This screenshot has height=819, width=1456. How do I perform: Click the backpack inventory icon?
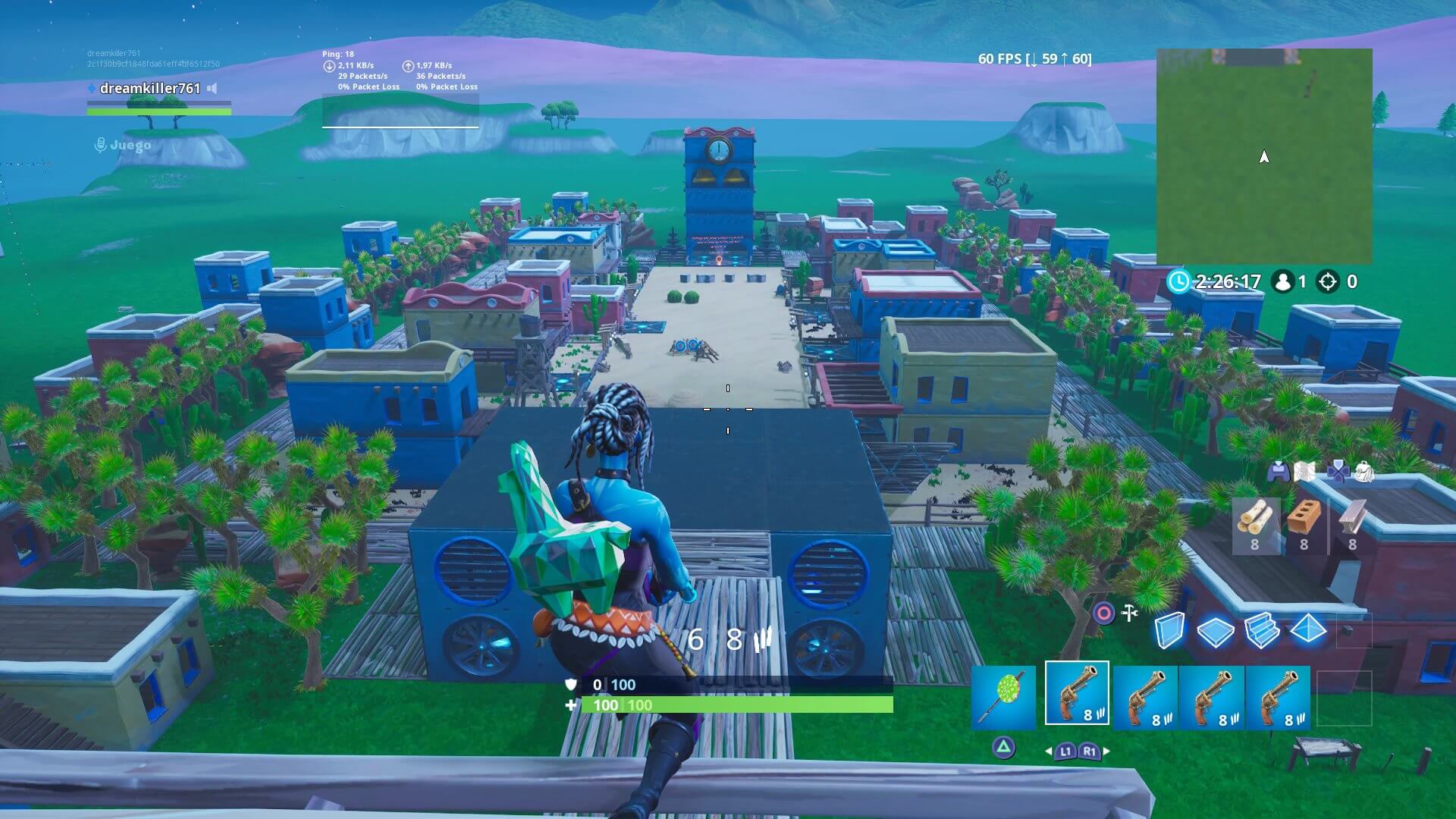(1364, 472)
